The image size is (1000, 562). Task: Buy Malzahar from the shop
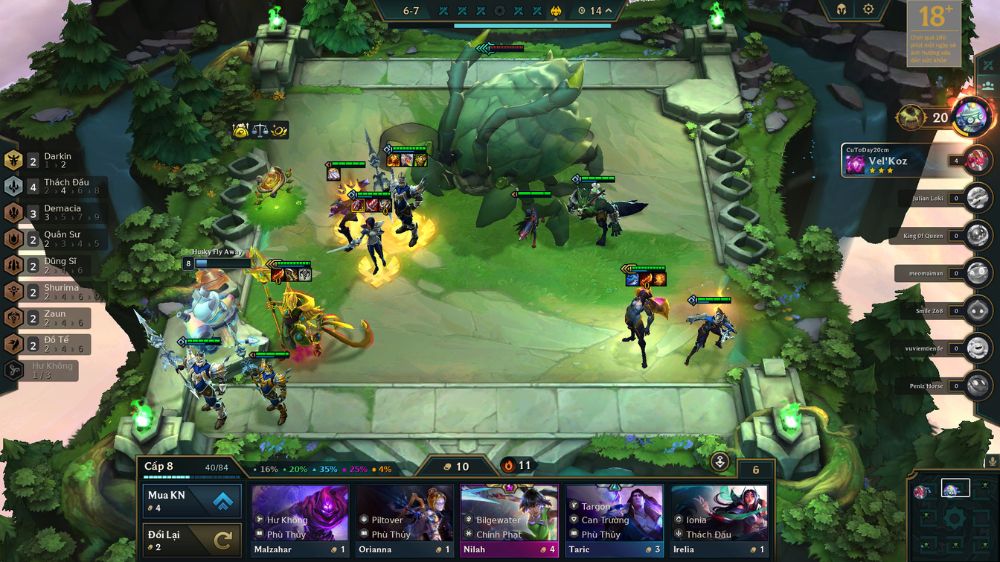click(x=300, y=520)
